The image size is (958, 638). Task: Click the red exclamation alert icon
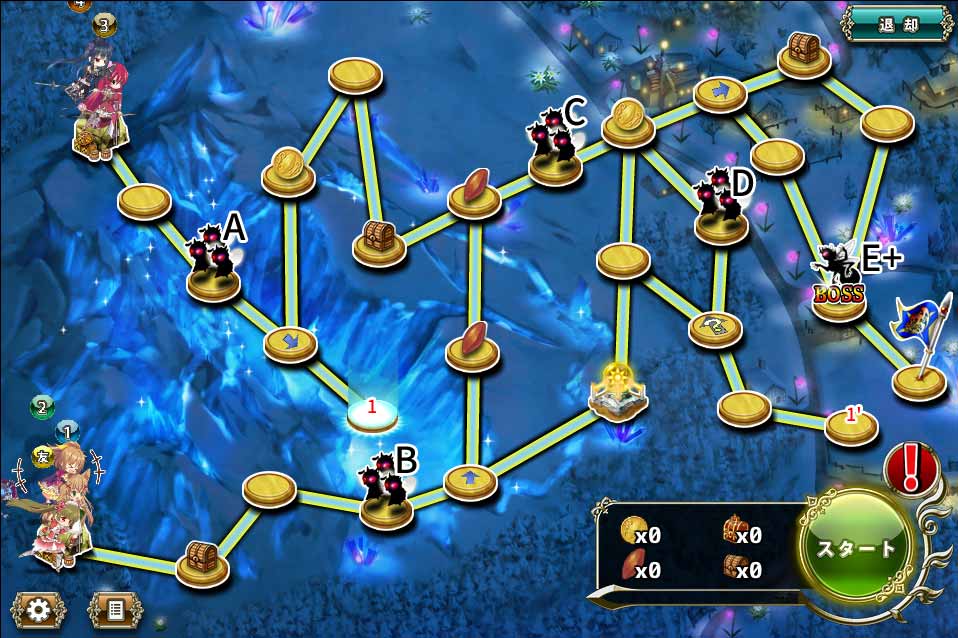(911, 468)
